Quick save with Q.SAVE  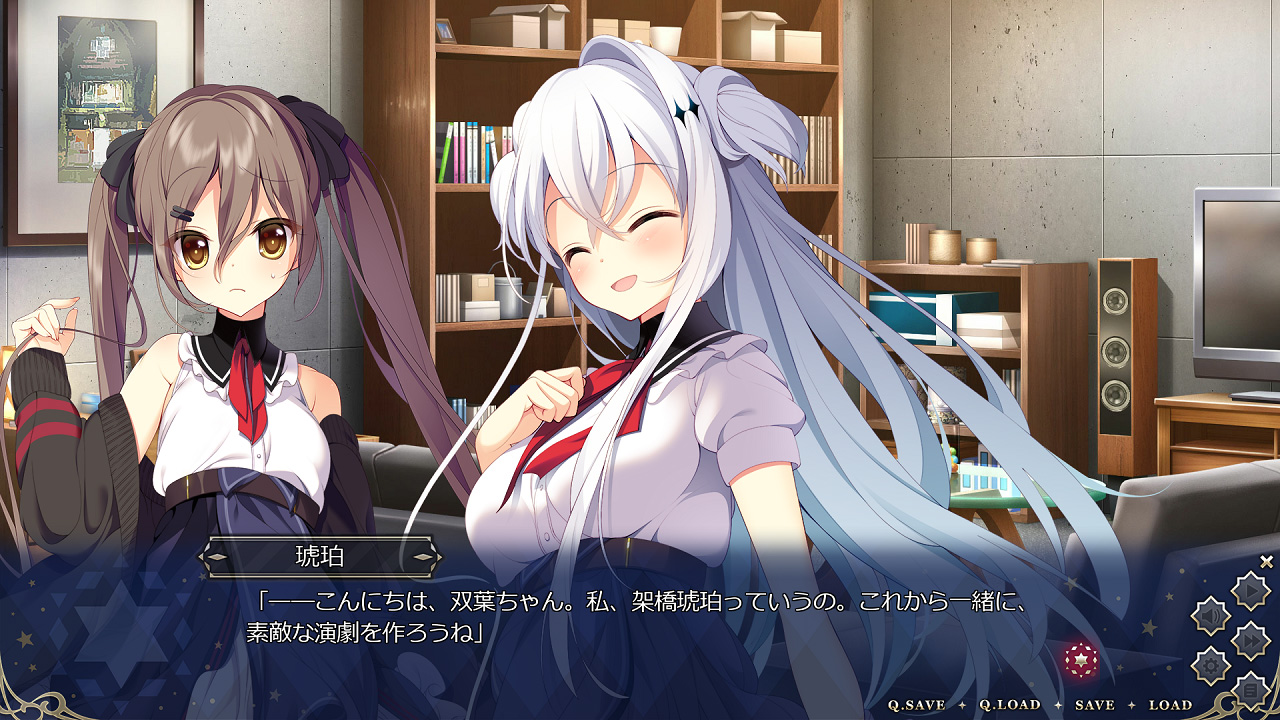point(917,705)
